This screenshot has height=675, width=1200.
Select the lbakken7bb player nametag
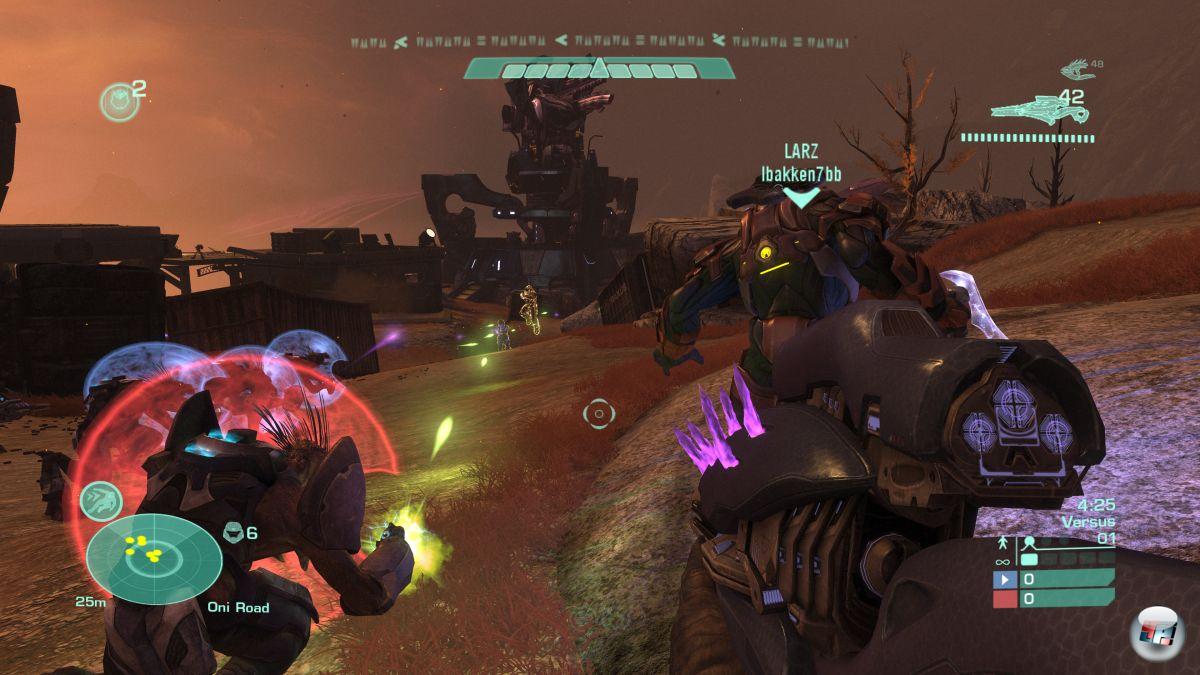click(x=800, y=175)
